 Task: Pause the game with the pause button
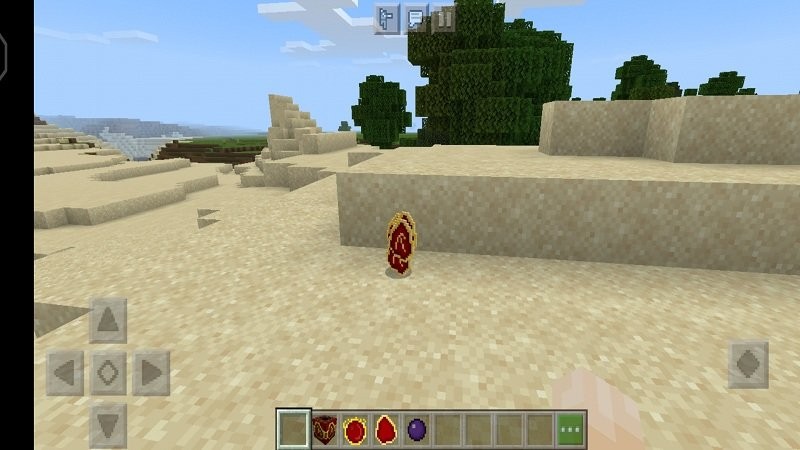pyautogui.click(x=444, y=18)
